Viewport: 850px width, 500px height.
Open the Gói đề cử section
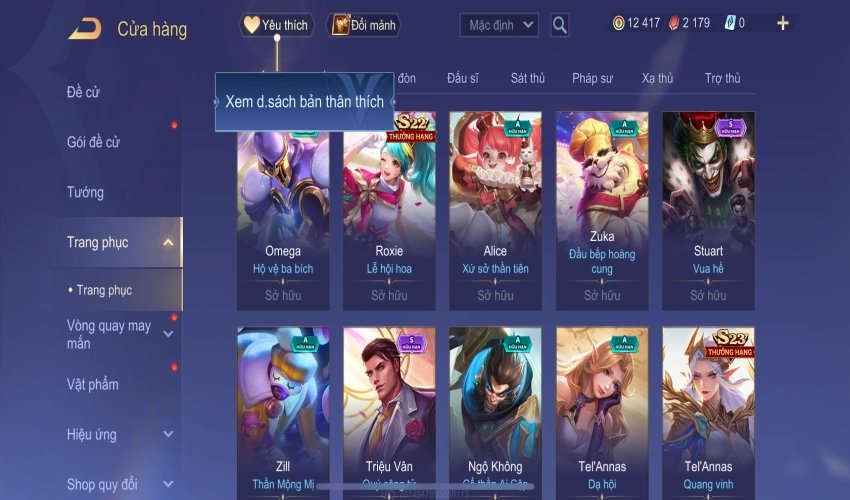93,142
